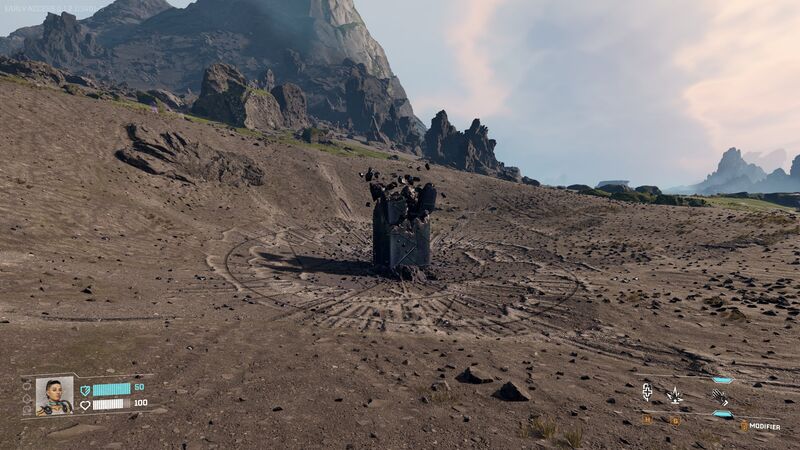Activate the medkit cross ability icon
800x450 pixels.
647,392
